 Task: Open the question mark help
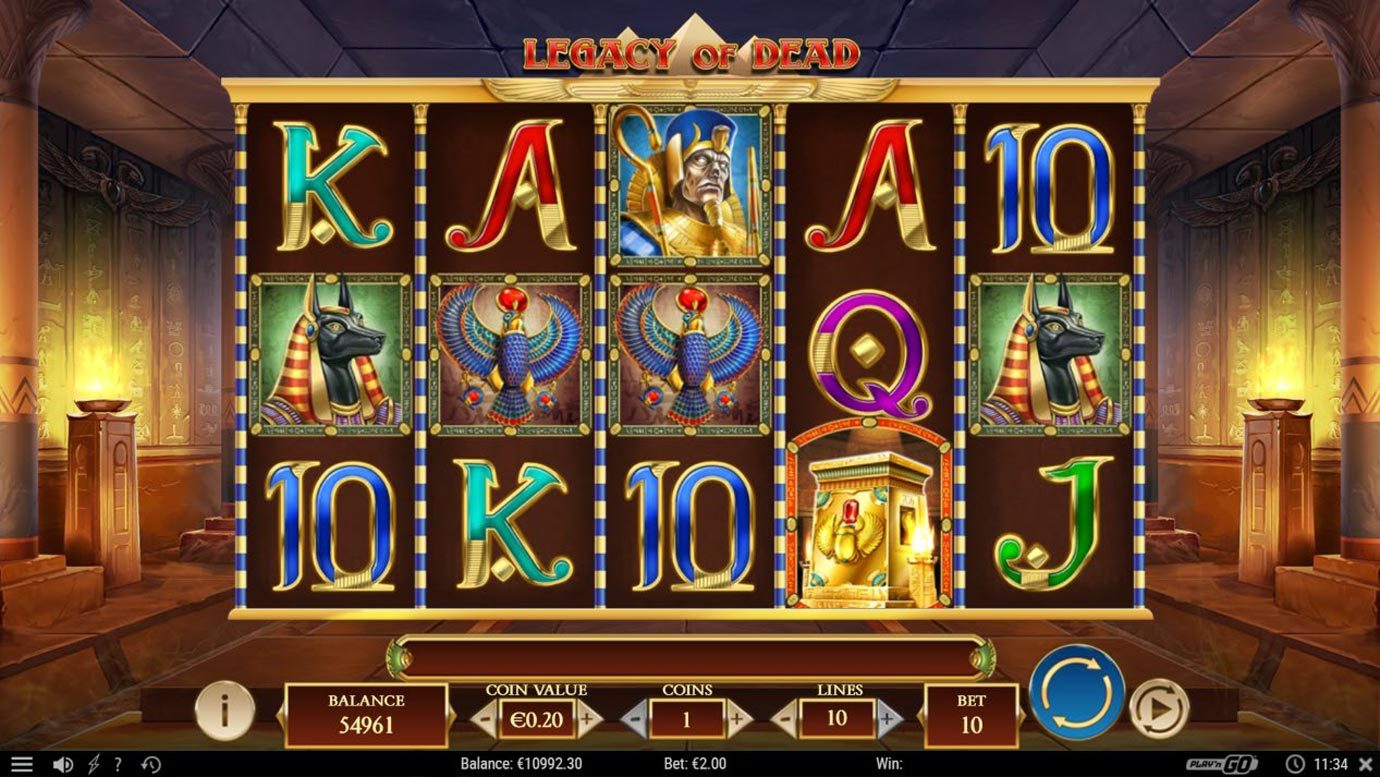[117, 765]
